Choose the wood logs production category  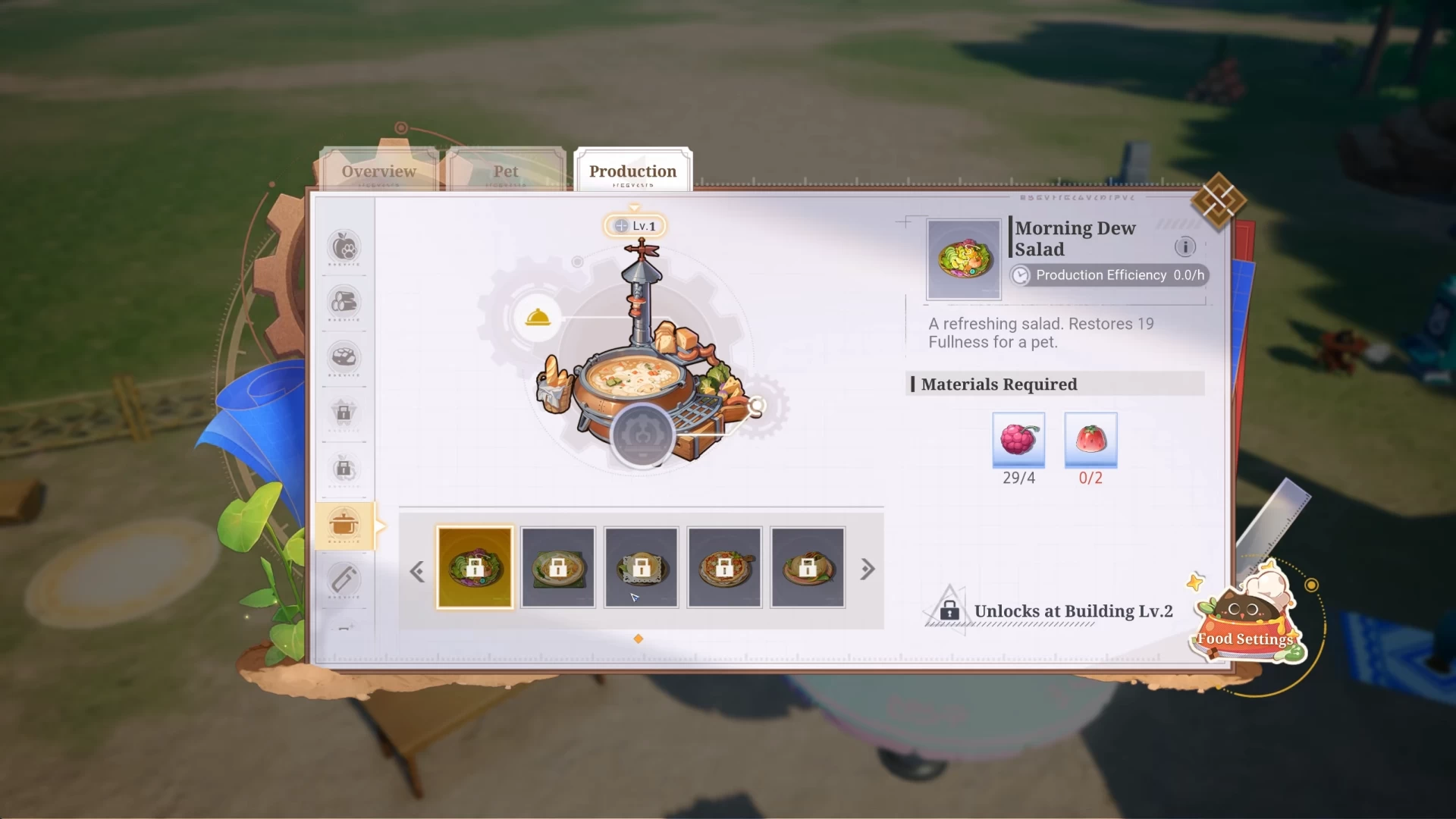(x=344, y=302)
